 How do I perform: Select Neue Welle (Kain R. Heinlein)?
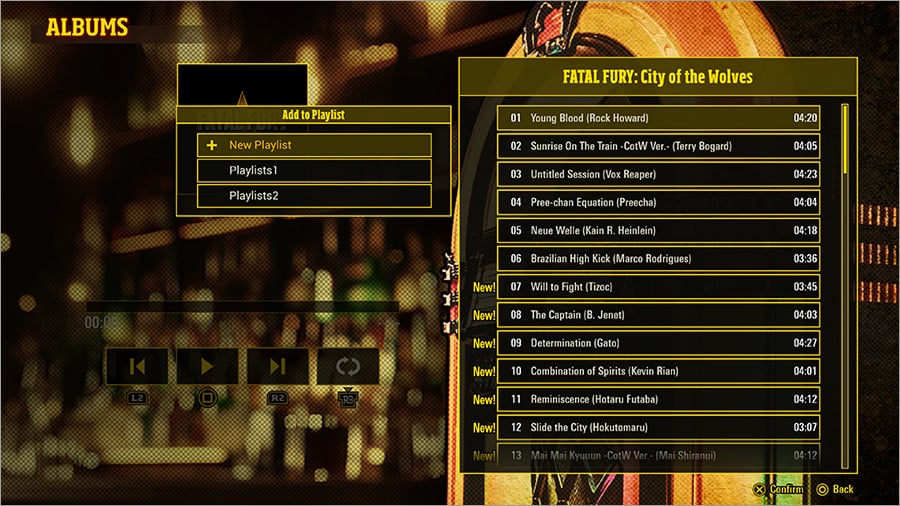tap(658, 230)
